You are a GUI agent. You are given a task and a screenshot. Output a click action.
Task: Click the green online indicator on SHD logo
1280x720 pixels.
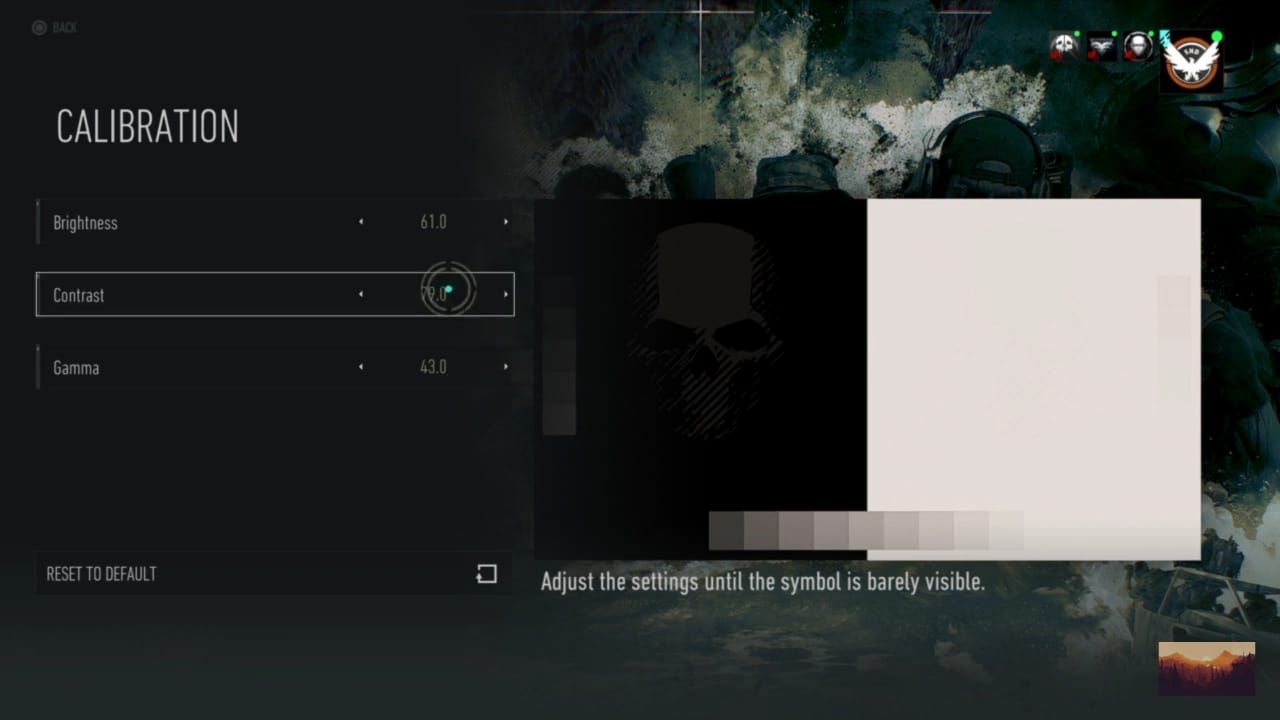coord(1217,38)
